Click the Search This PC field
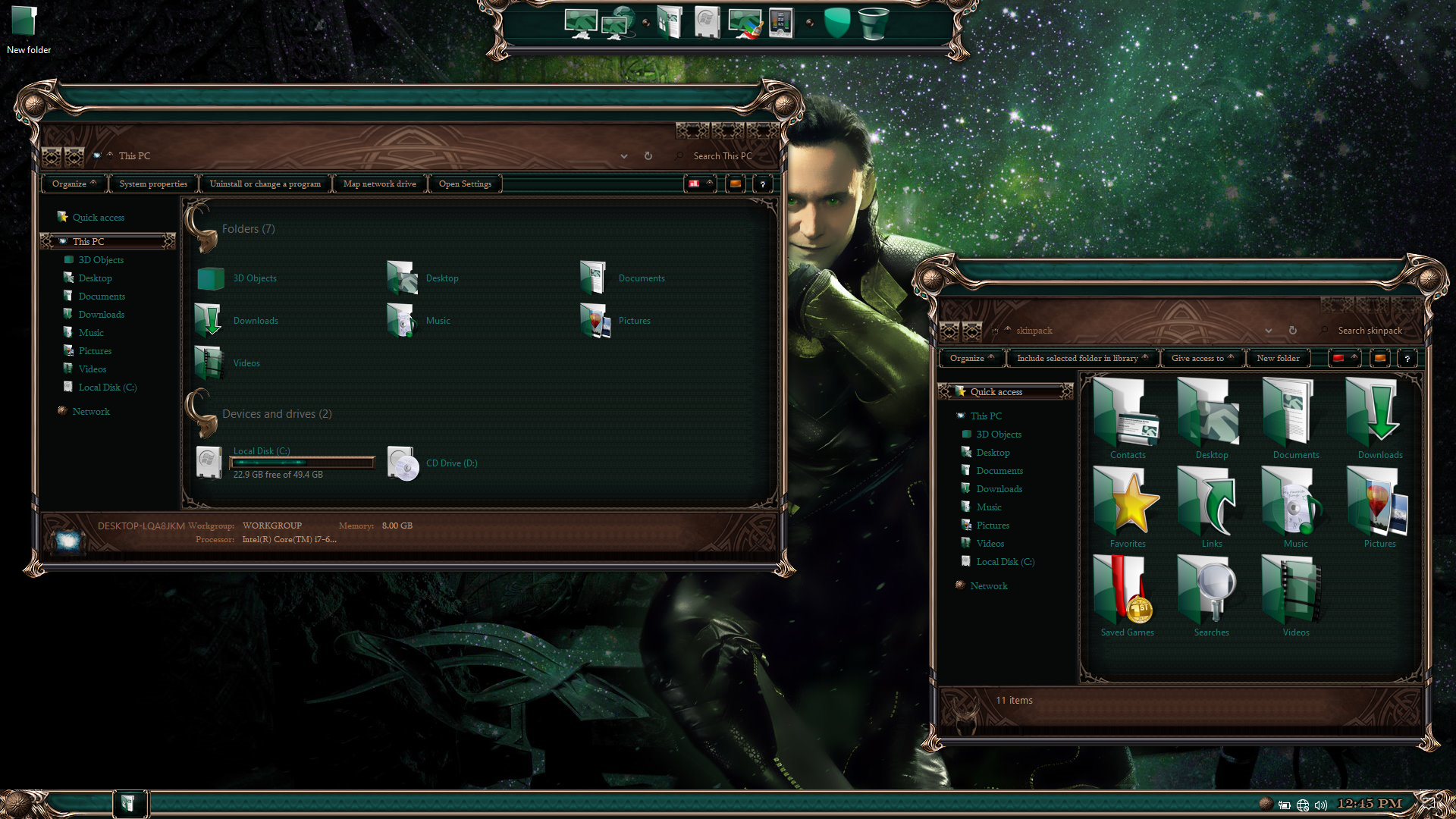 [722, 156]
